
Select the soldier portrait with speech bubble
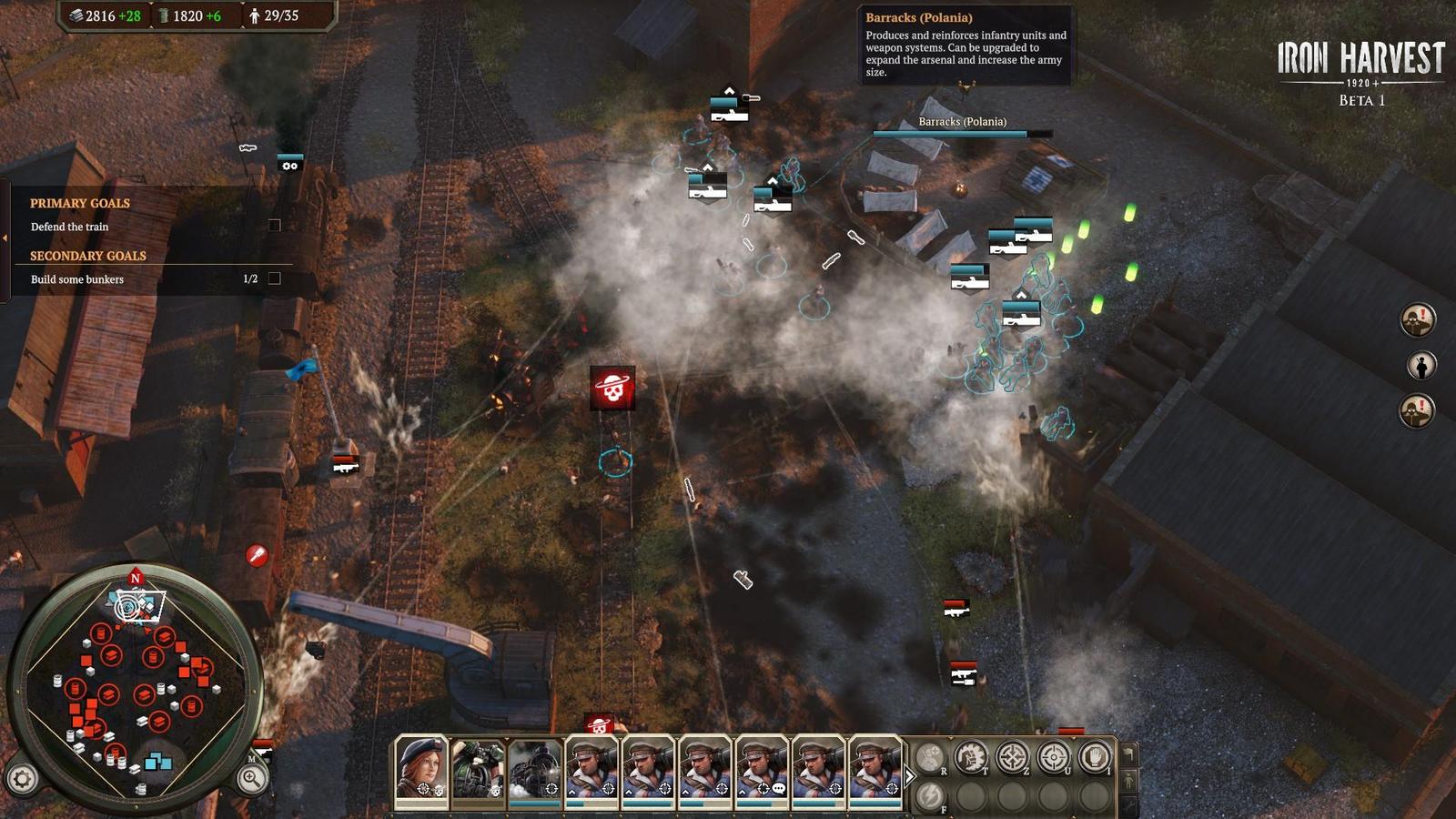click(761, 769)
